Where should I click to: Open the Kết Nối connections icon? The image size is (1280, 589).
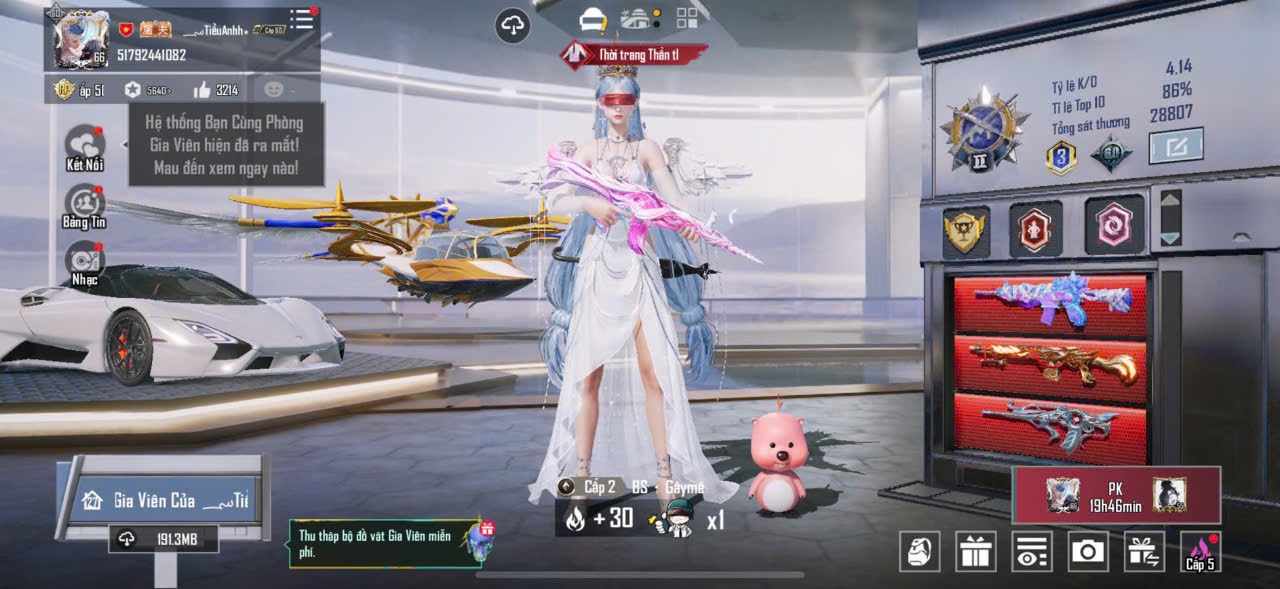[x=85, y=145]
